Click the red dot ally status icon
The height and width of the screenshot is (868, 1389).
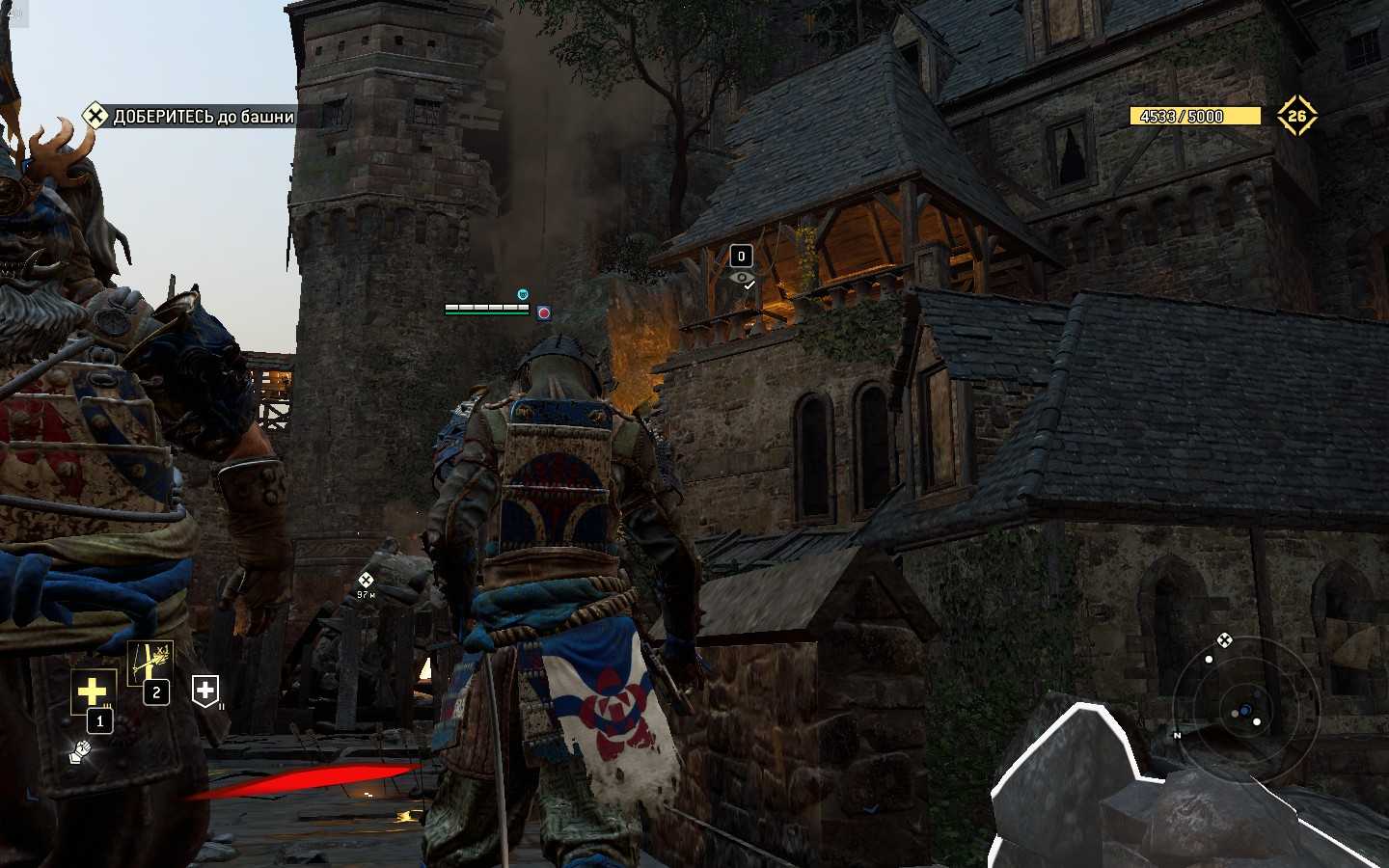(544, 312)
